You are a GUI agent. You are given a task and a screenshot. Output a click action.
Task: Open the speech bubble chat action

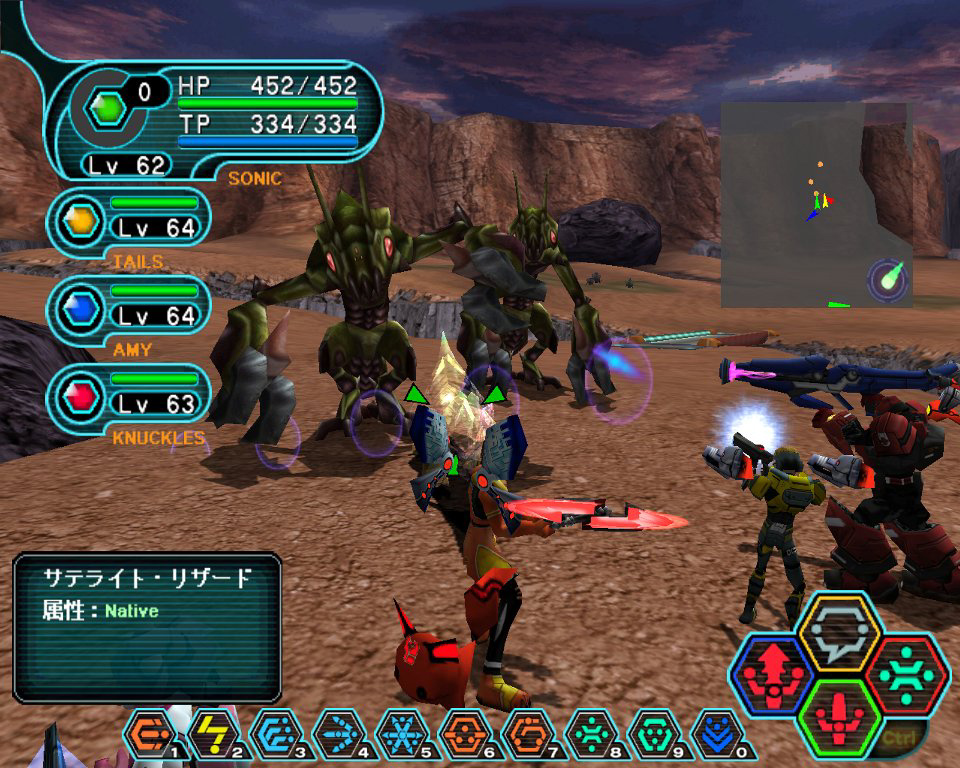838,631
